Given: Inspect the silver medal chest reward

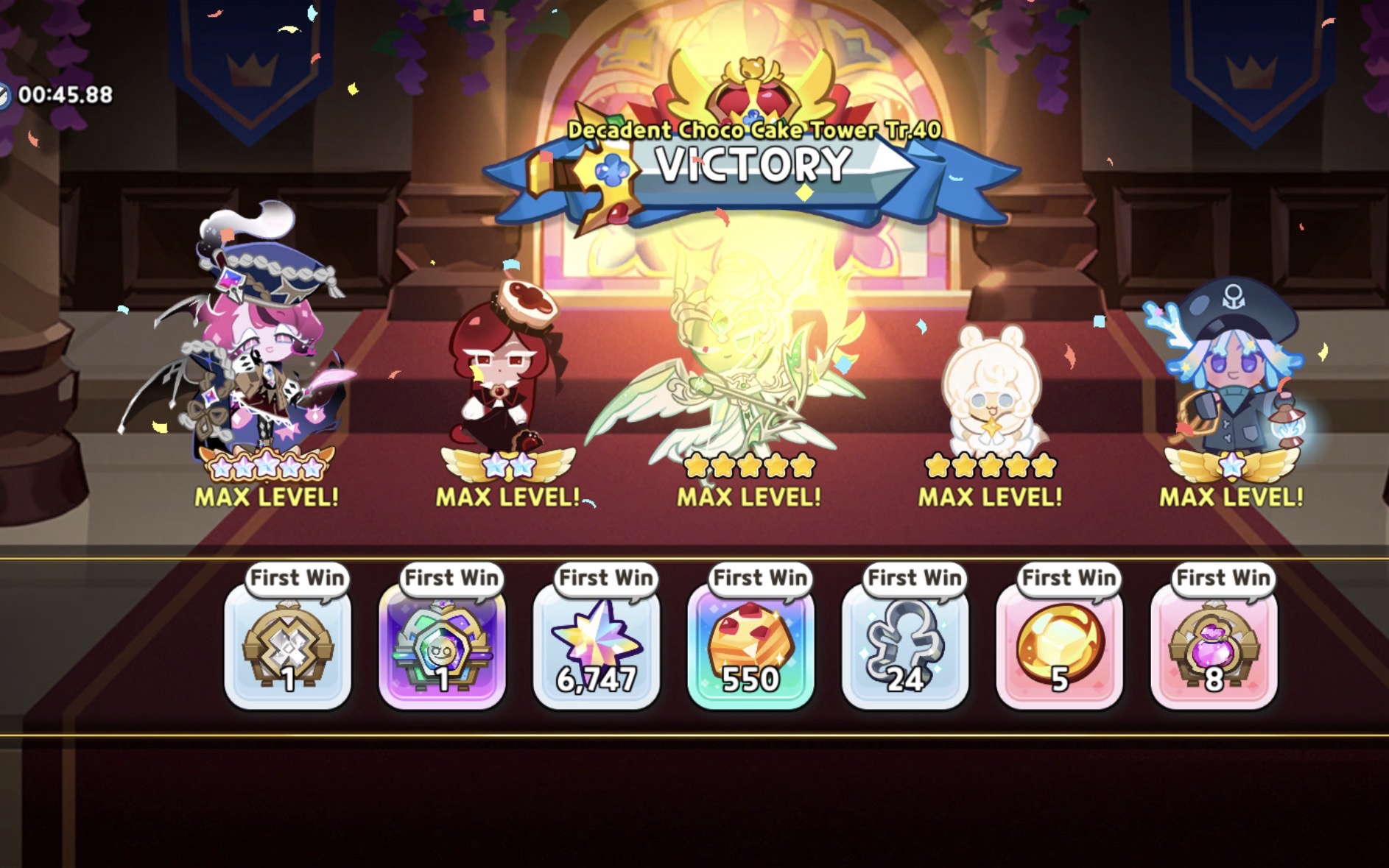Looking at the screenshot, I should [x=288, y=647].
